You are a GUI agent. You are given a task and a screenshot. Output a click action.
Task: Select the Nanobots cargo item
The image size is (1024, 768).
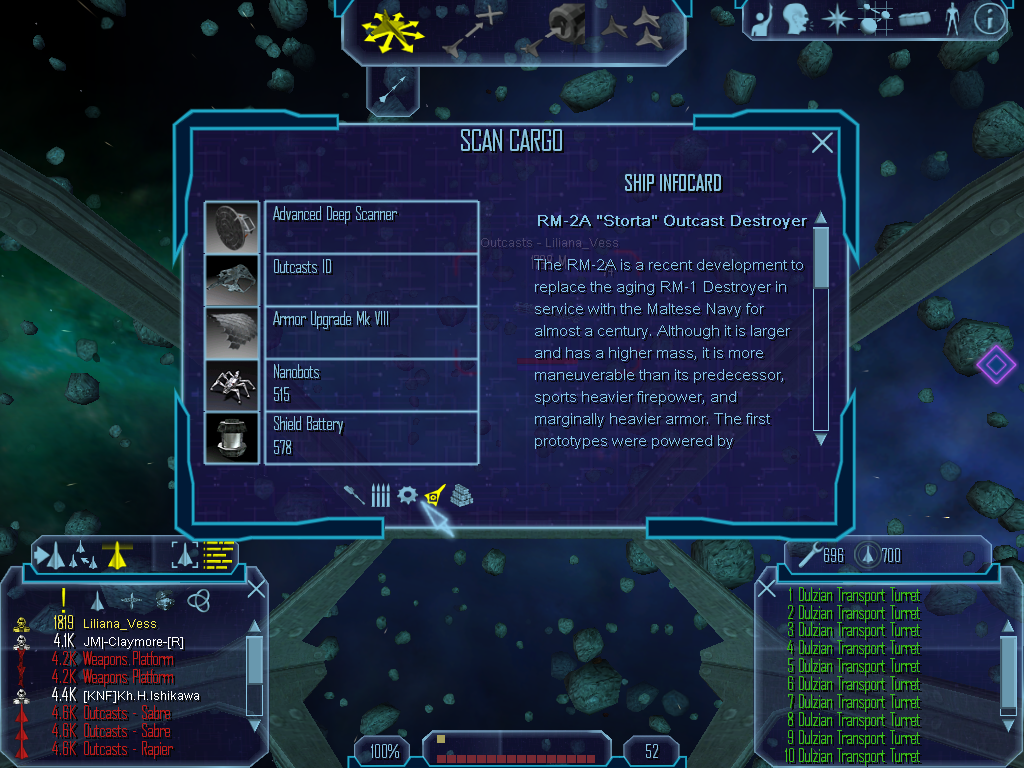[341, 384]
